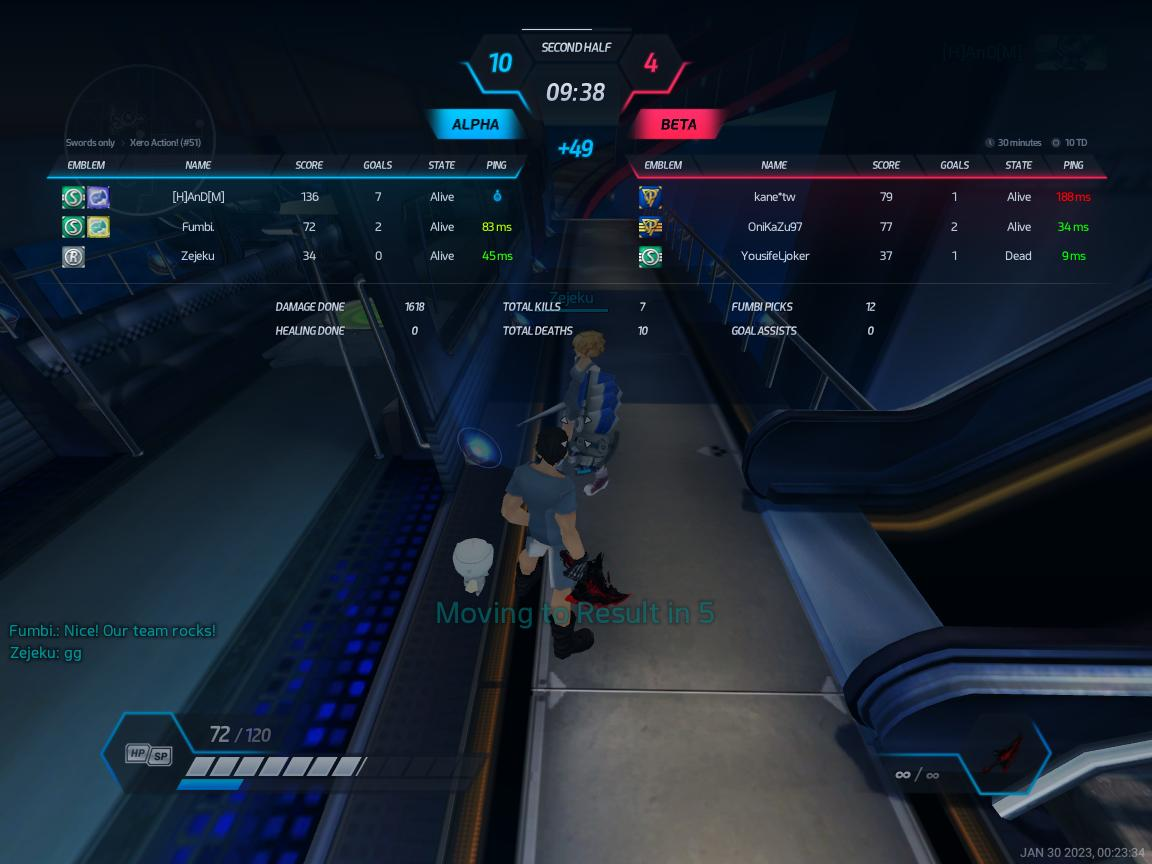Pick kane*tw from the Beta team list
Image resolution: width=1152 pixels, height=864 pixels.
pyautogui.click(x=774, y=197)
